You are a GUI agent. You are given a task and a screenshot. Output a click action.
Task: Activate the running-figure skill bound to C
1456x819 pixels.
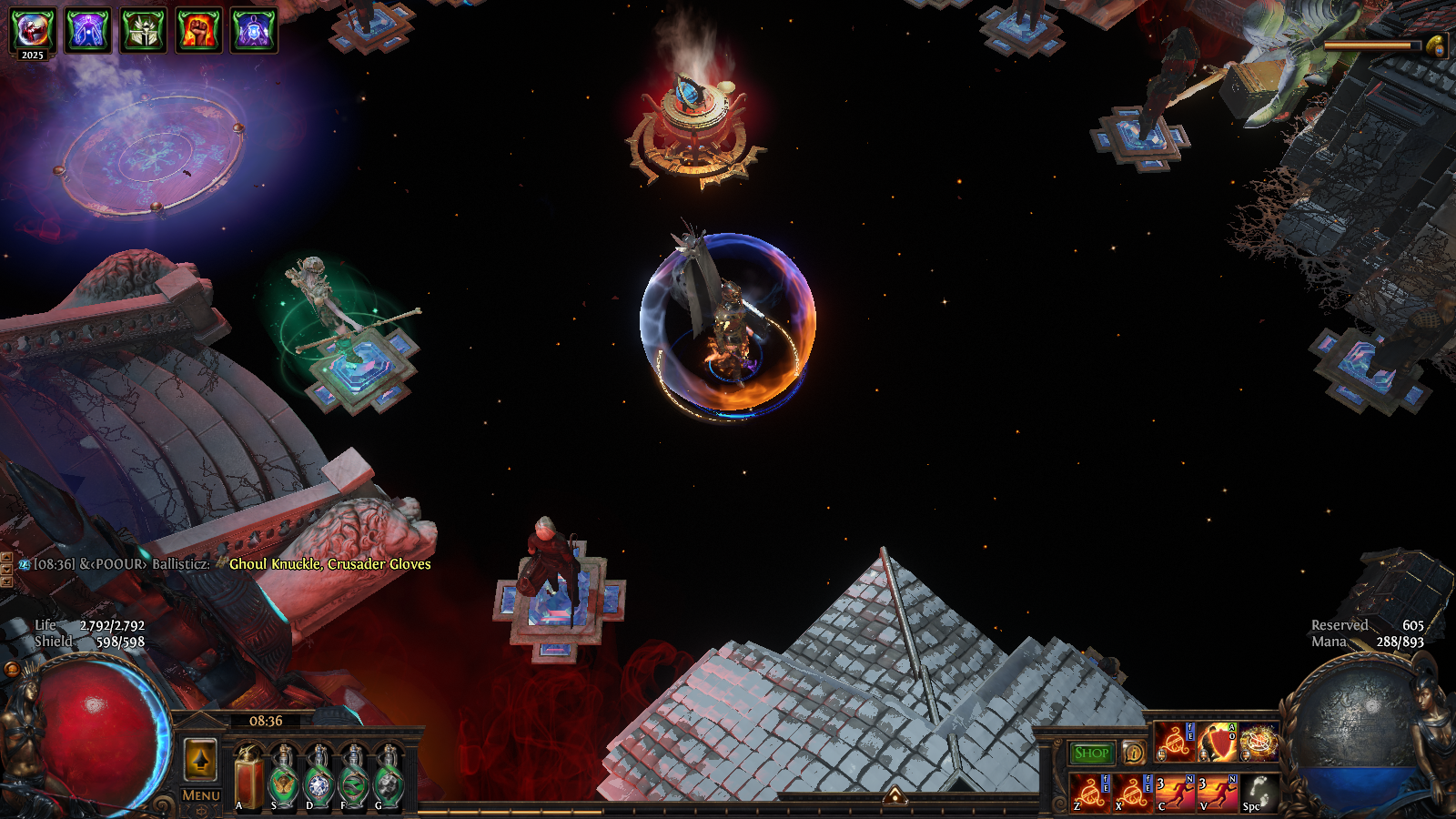tap(1175, 793)
